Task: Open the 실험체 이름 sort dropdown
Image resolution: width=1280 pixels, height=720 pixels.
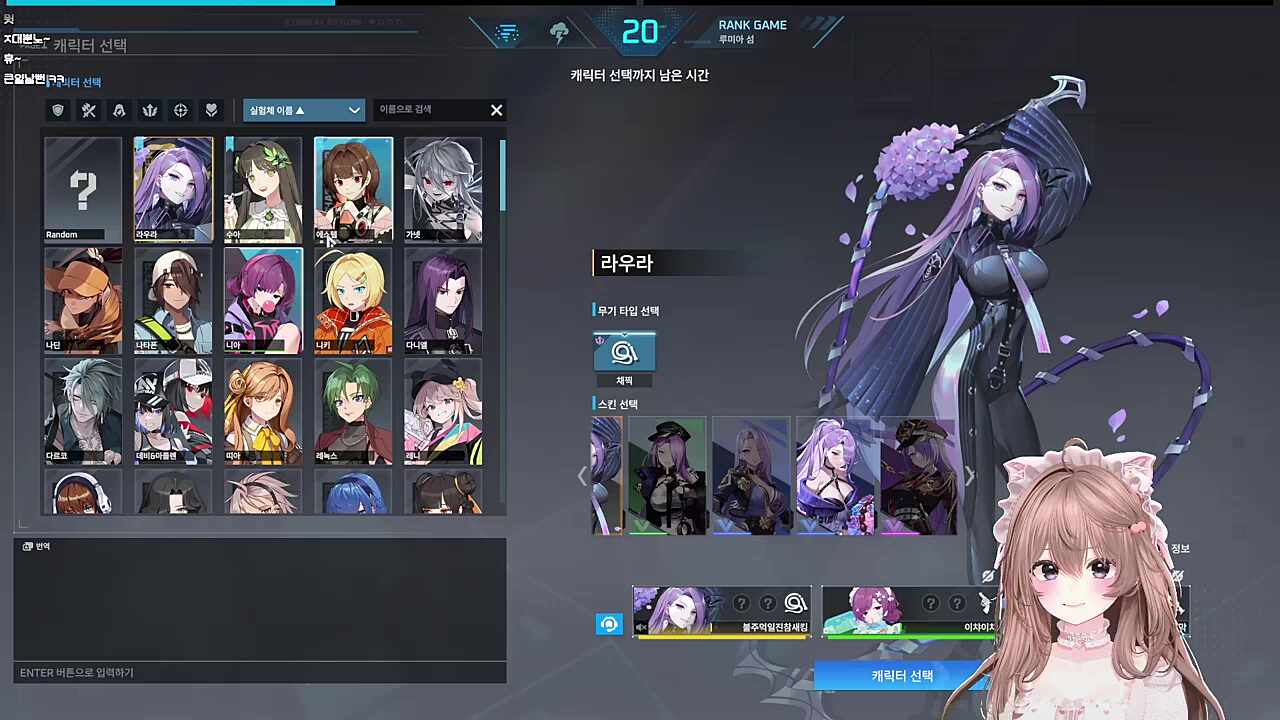Action: 303,110
